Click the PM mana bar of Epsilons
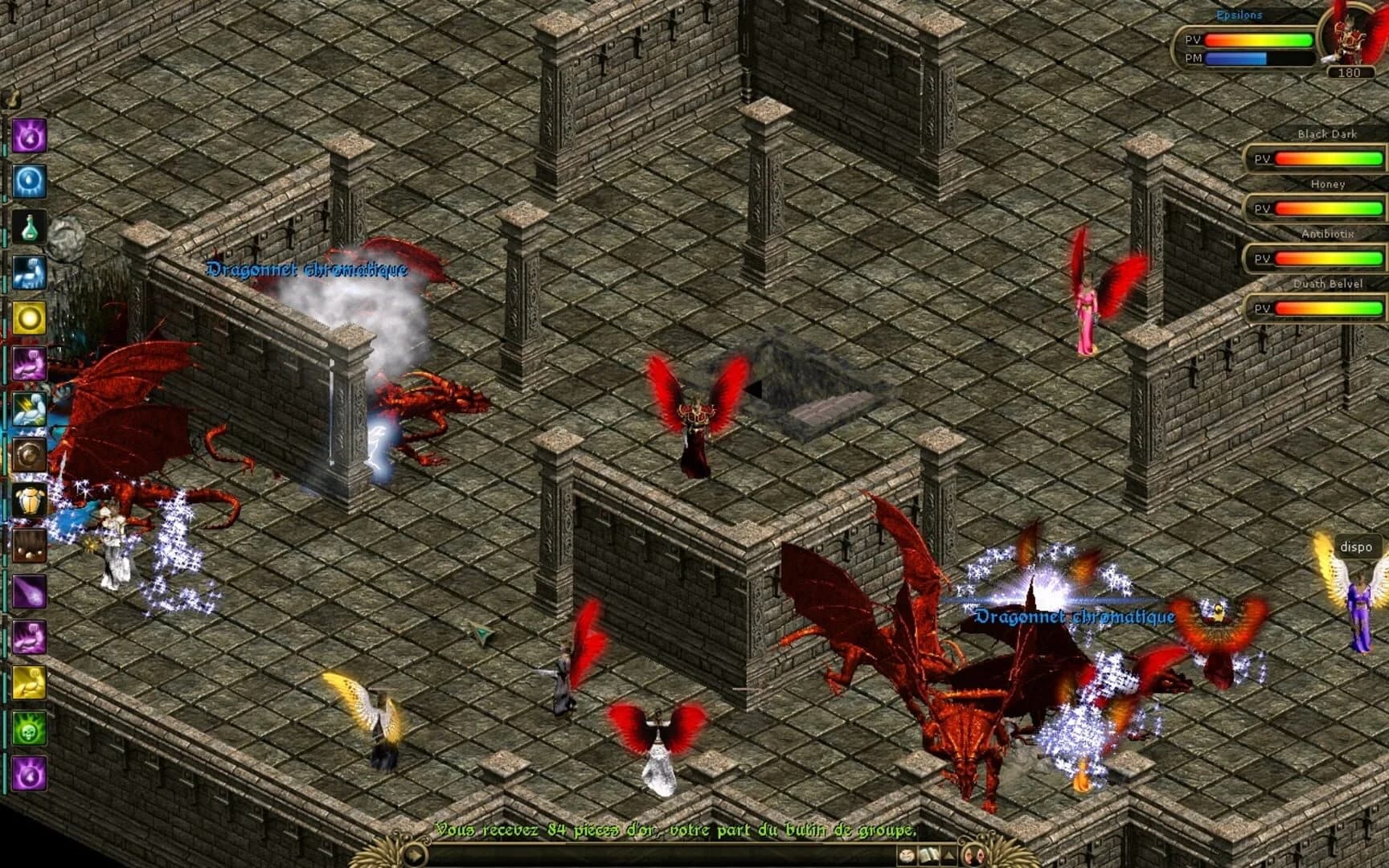The height and width of the screenshot is (868, 1389). click(1254, 58)
